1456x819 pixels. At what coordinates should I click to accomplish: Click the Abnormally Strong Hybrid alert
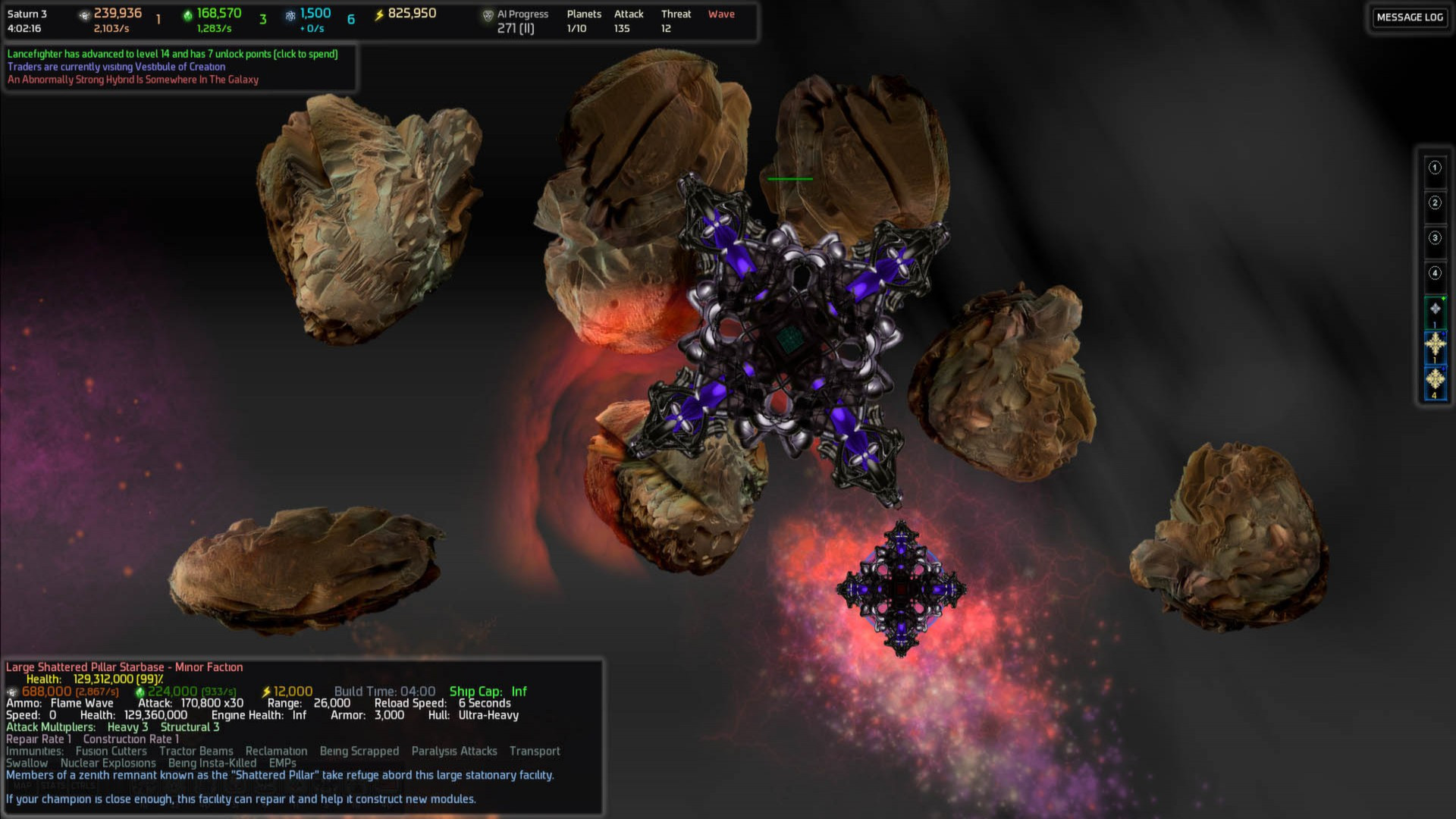click(x=133, y=80)
